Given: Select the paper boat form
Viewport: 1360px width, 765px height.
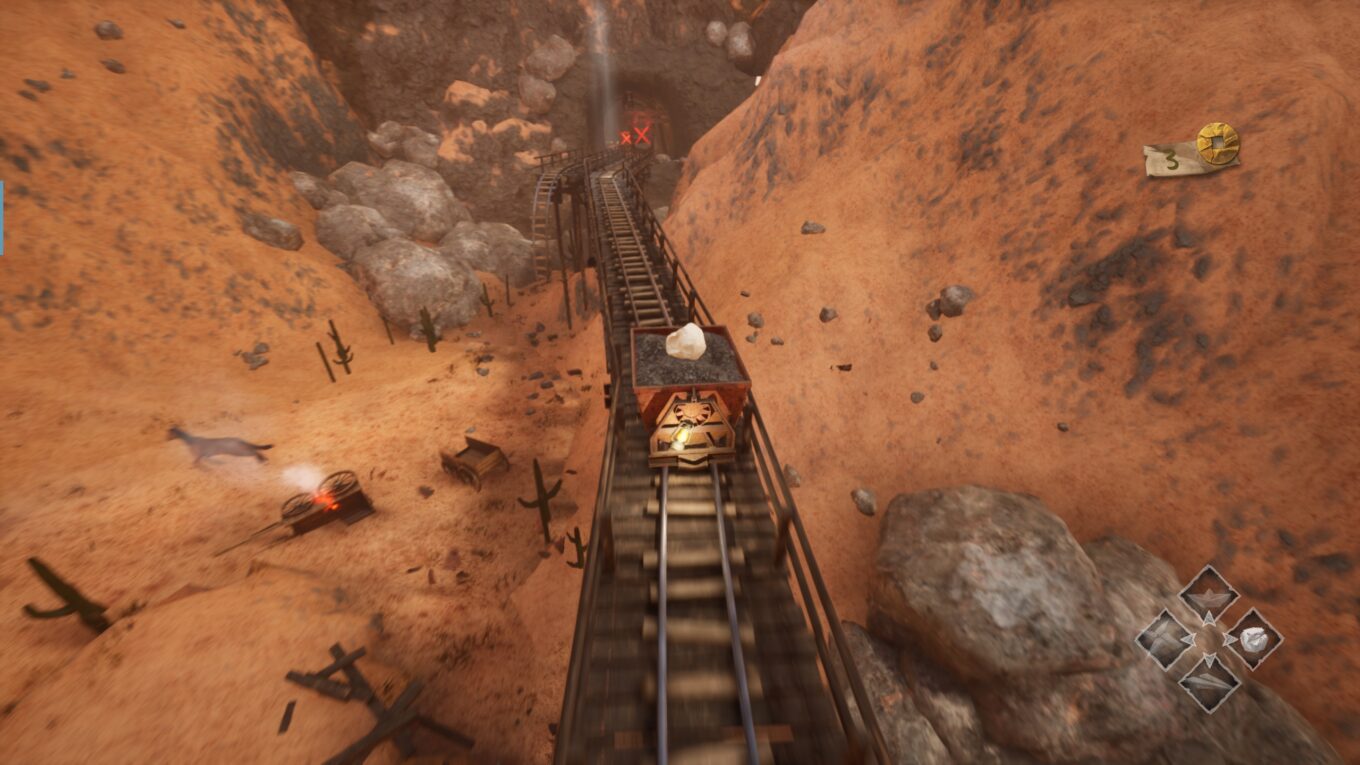Looking at the screenshot, I should coord(1209,596).
